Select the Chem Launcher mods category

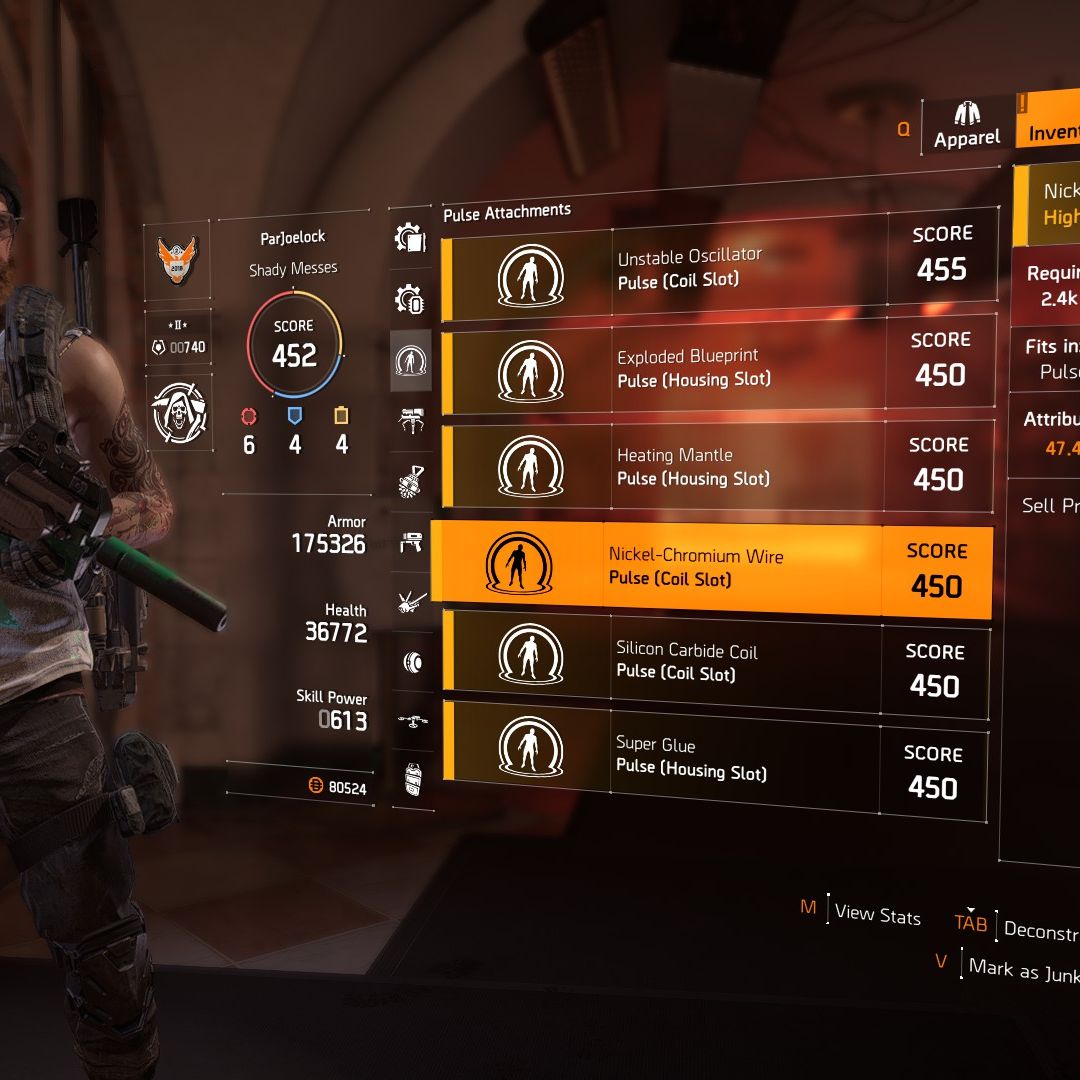tap(411, 543)
